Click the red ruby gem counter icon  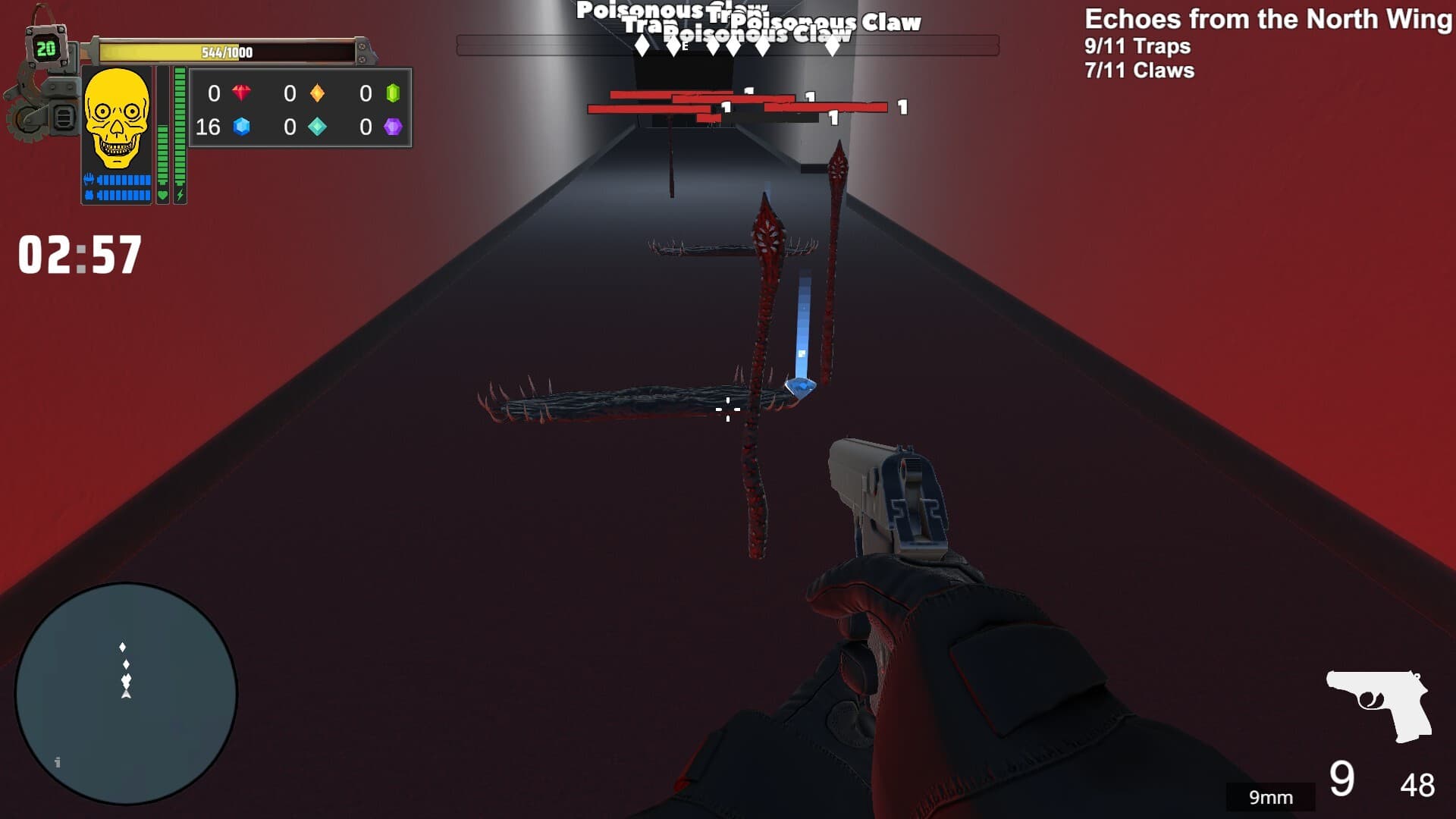(242, 93)
